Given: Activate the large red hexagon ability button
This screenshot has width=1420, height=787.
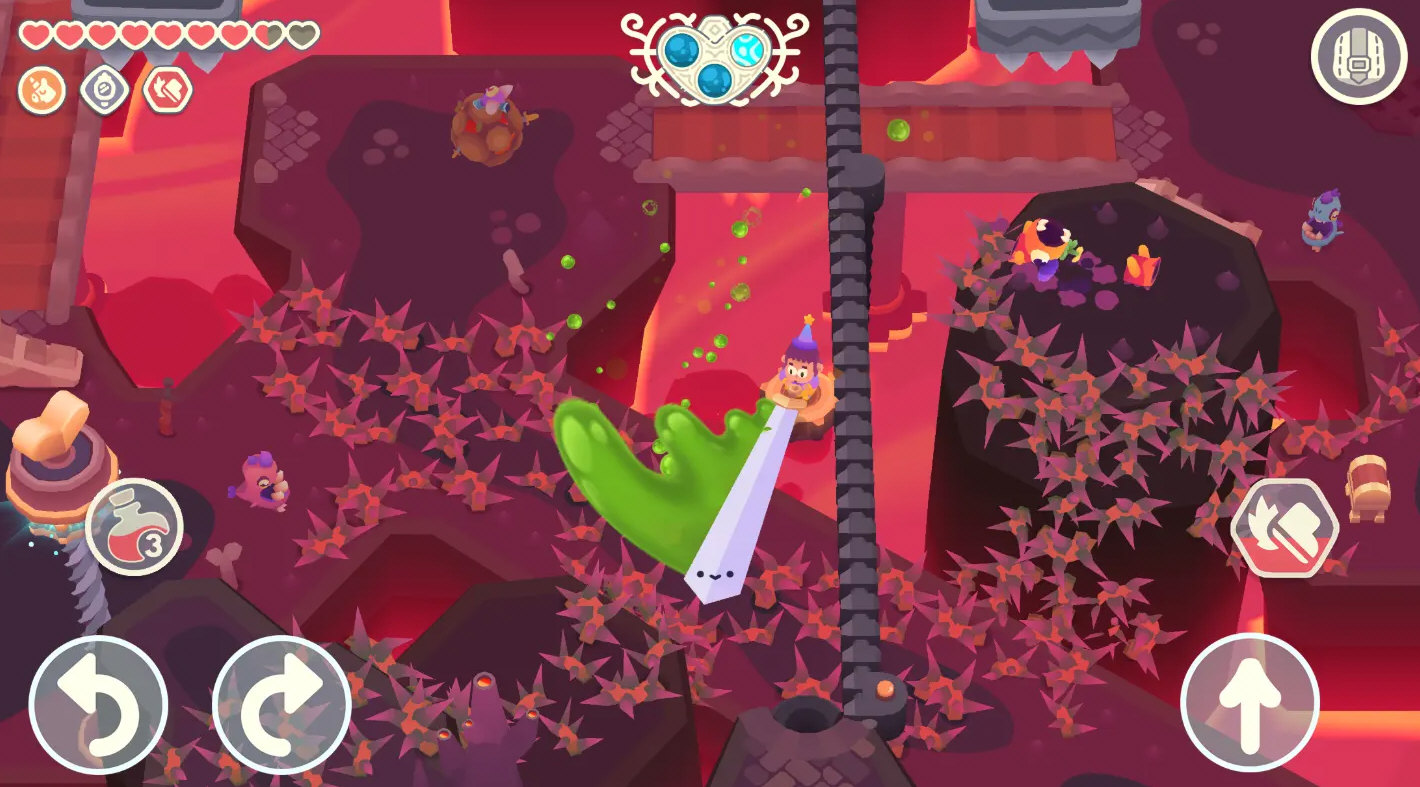Looking at the screenshot, I should (x=1284, y=527).
